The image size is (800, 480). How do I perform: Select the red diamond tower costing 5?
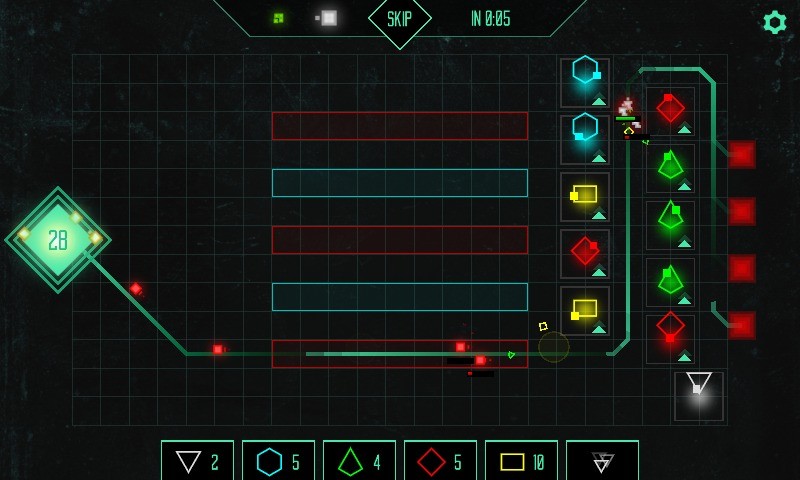[440, 461]
